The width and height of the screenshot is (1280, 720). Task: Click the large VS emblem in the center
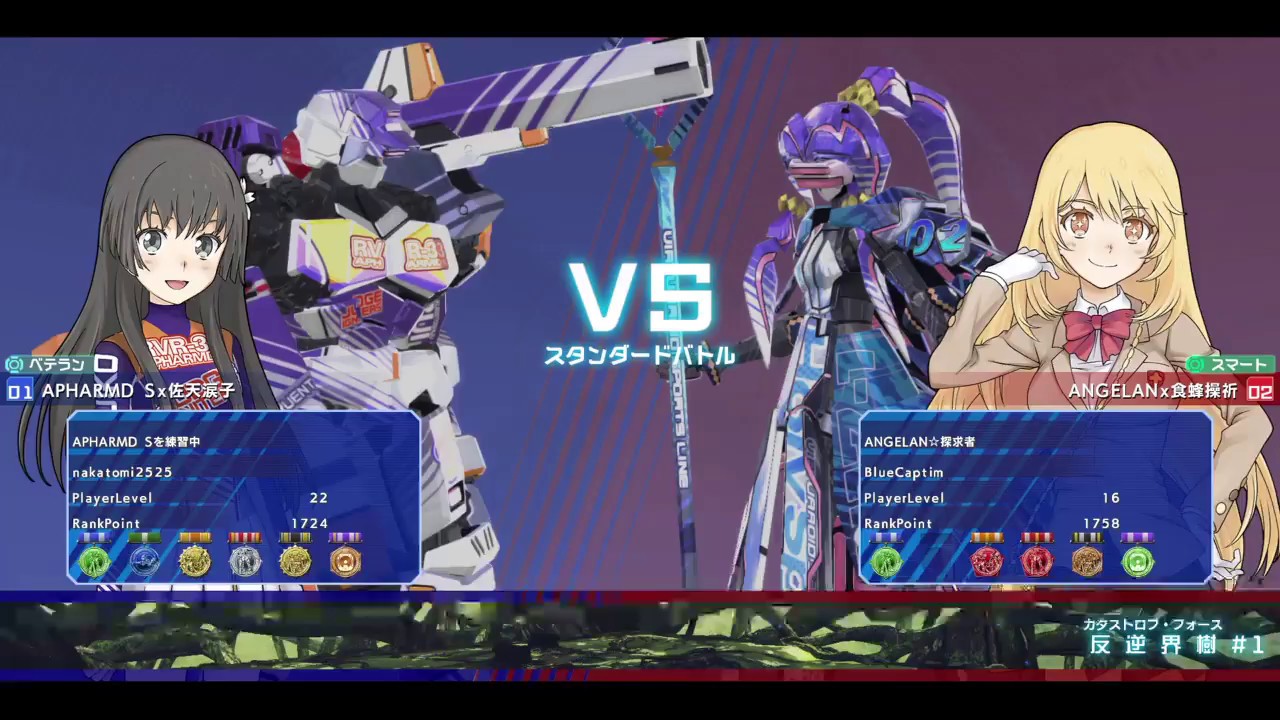(x=642, y=297)
